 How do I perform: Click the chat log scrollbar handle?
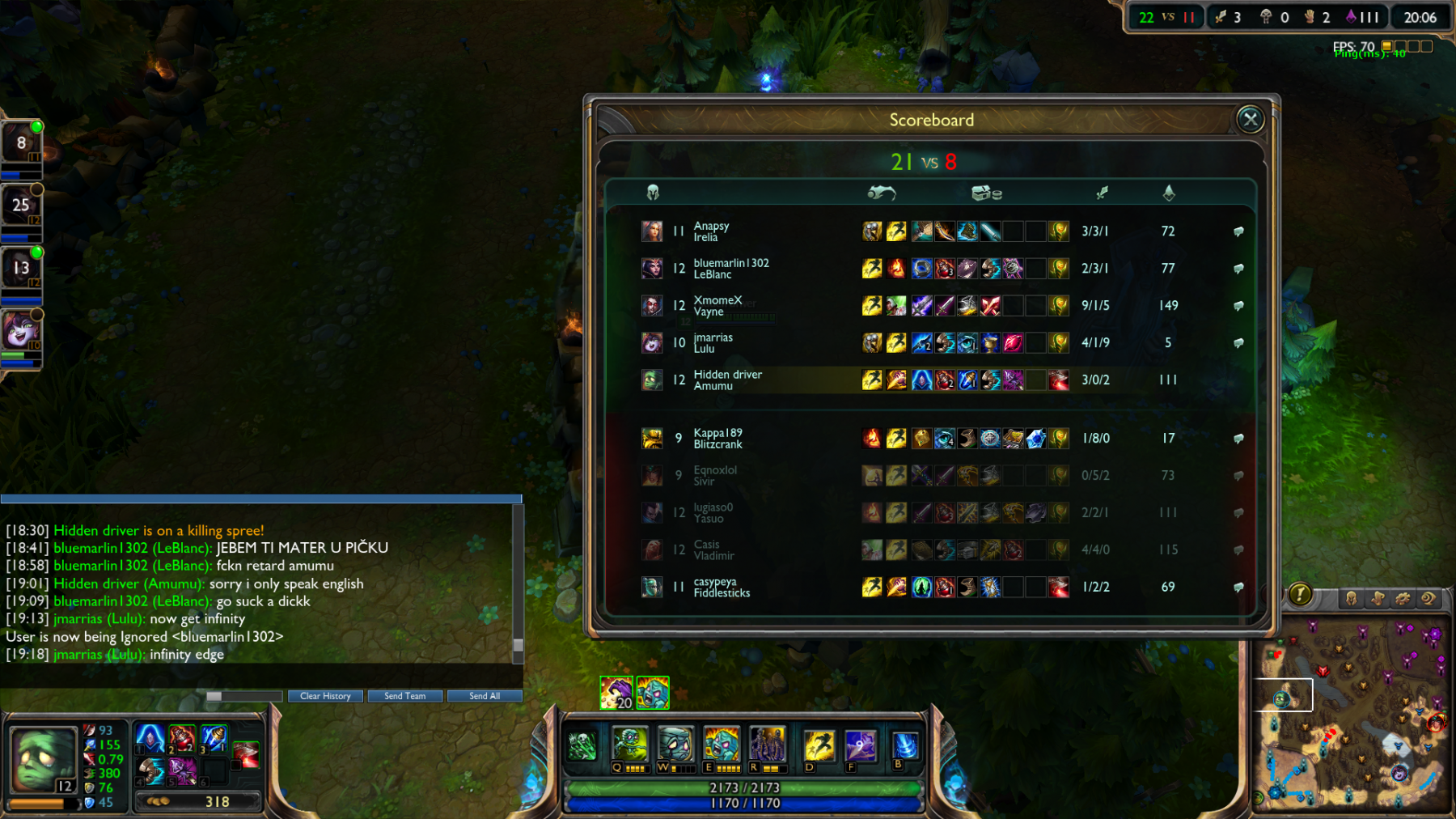point(518,645)
